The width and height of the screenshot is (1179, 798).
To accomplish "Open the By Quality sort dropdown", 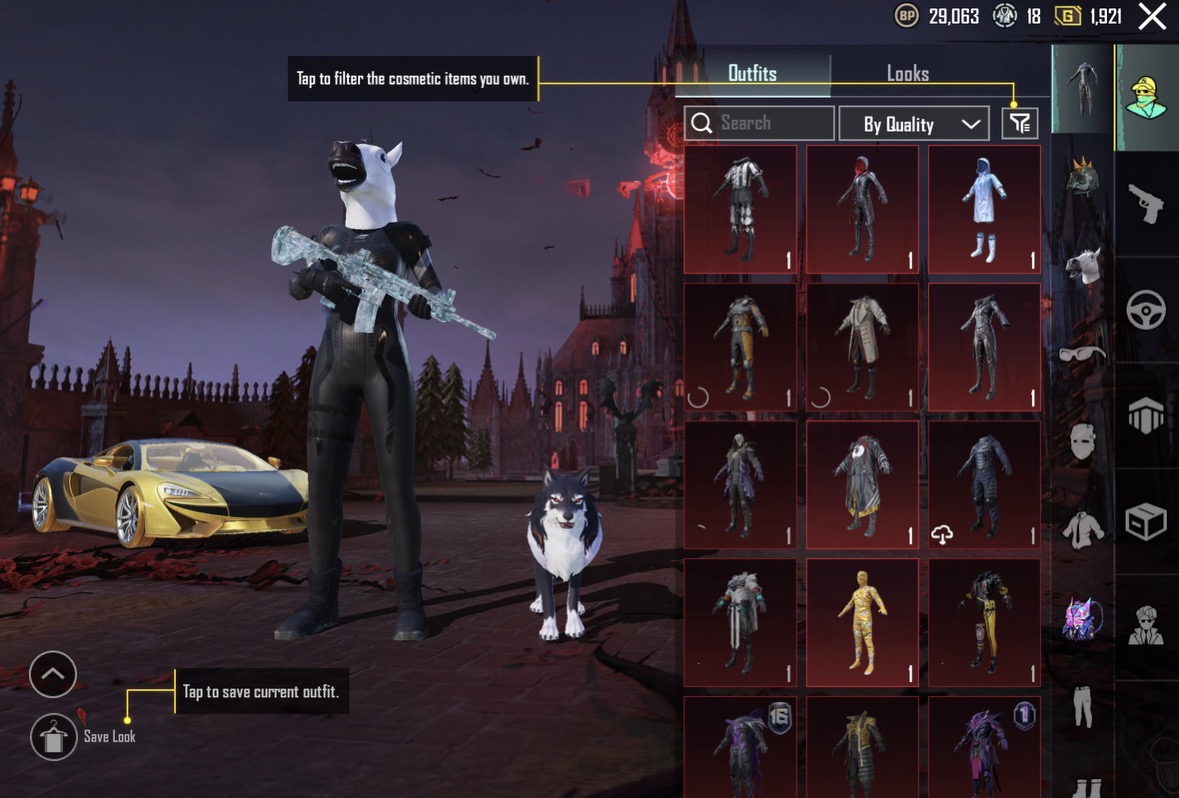I will click(913, 124).
